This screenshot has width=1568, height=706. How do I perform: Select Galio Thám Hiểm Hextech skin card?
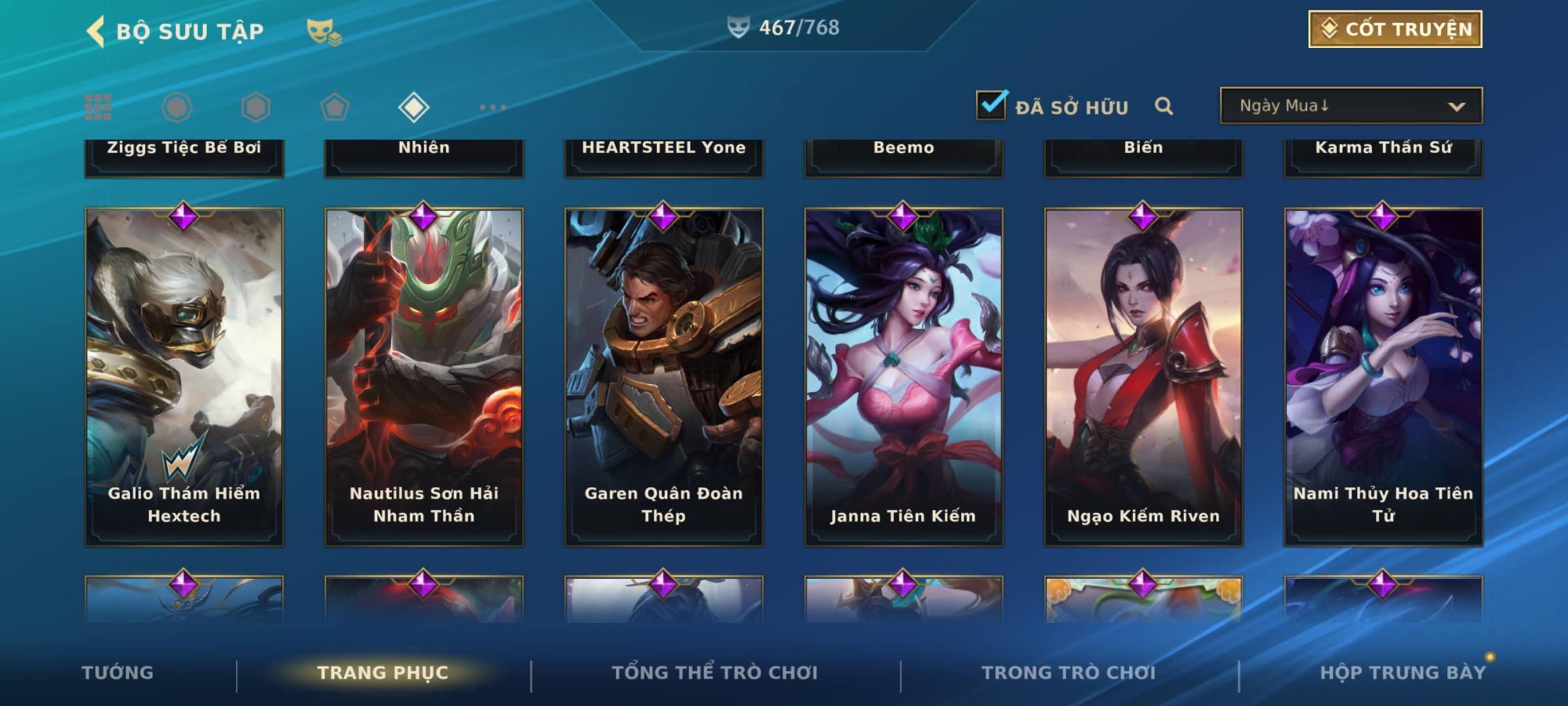tap(184, 376)
